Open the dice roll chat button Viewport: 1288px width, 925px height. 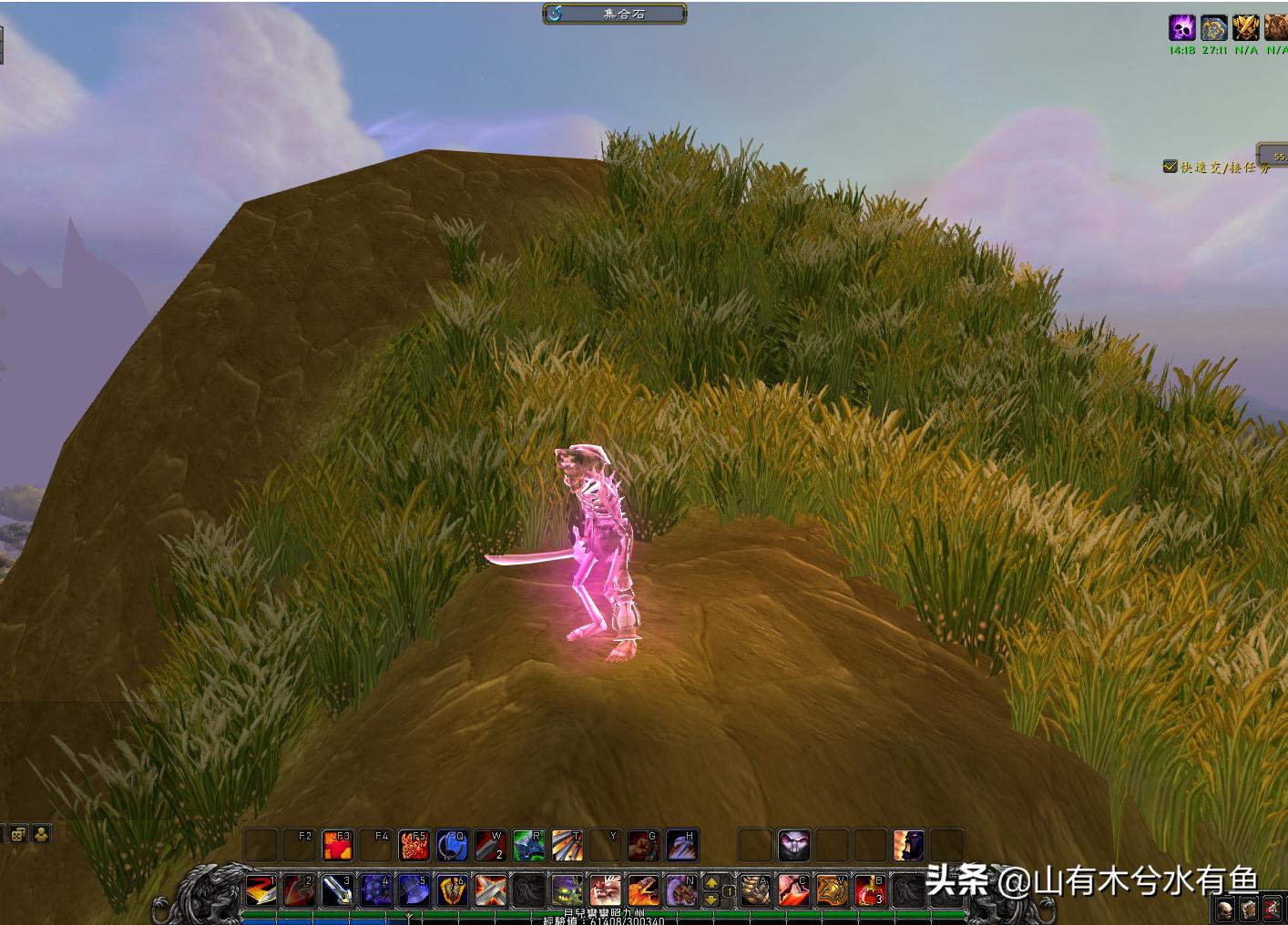pos(18,833)
